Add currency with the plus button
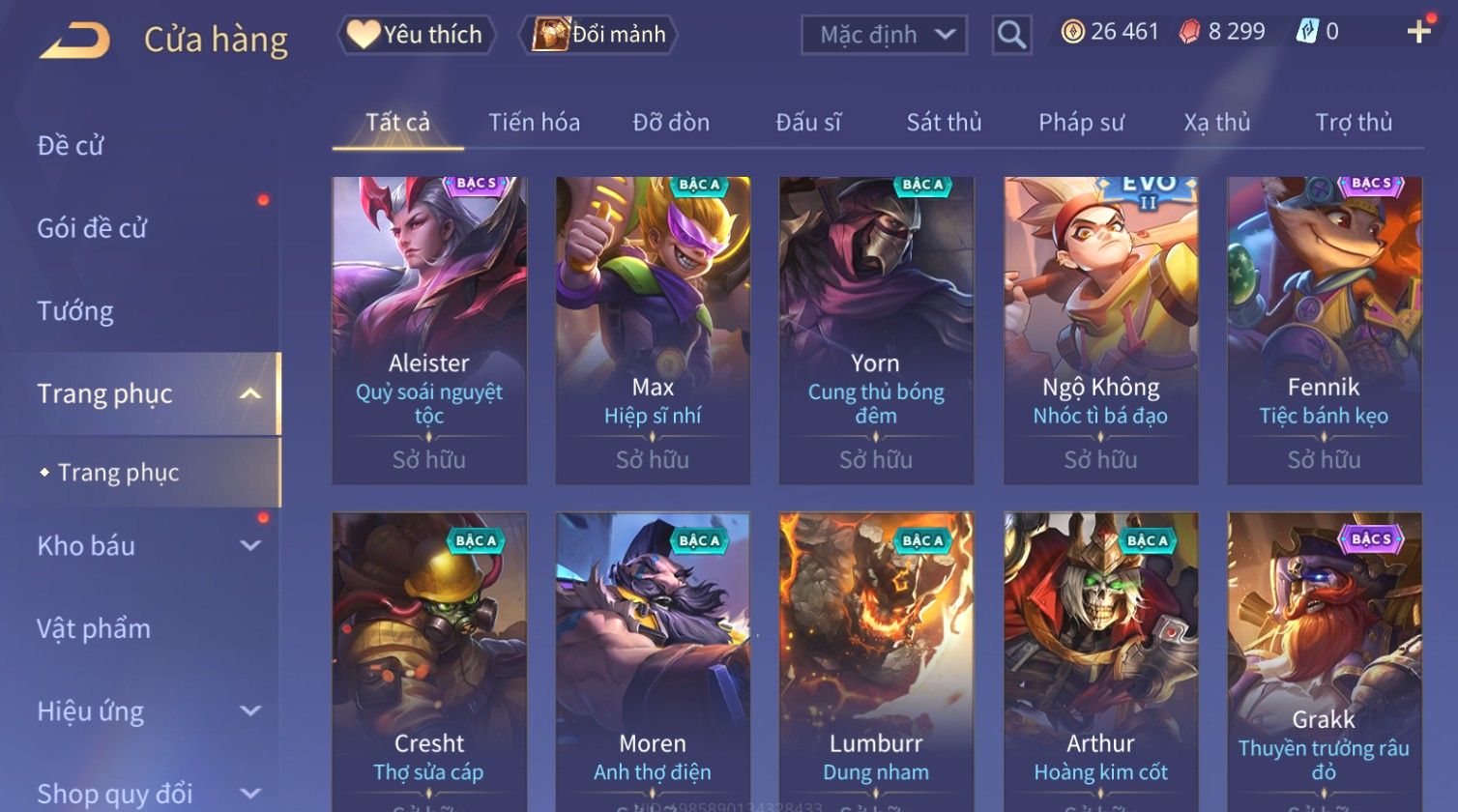 (1418, 33)
